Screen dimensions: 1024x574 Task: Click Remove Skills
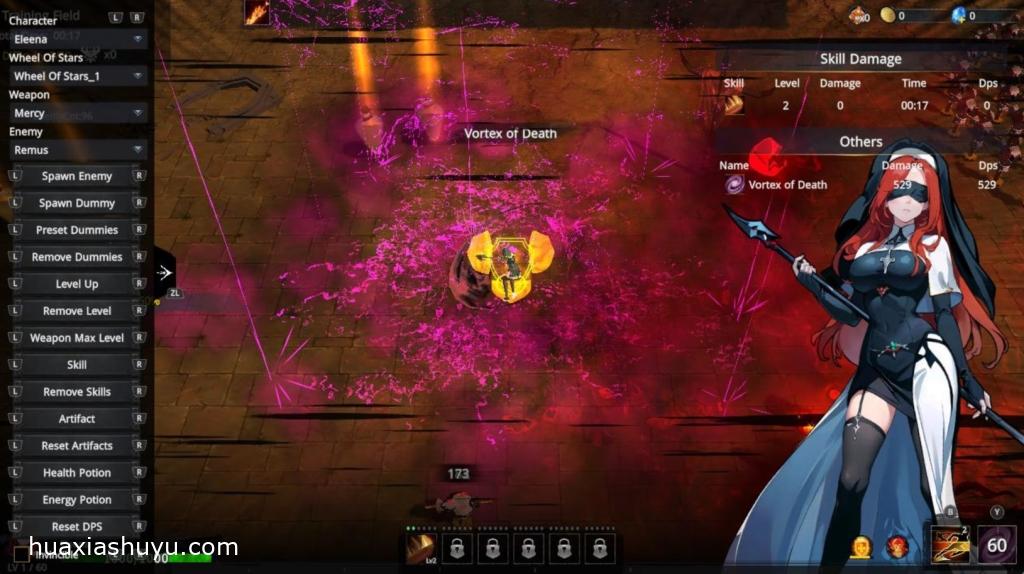click(77, 392)
